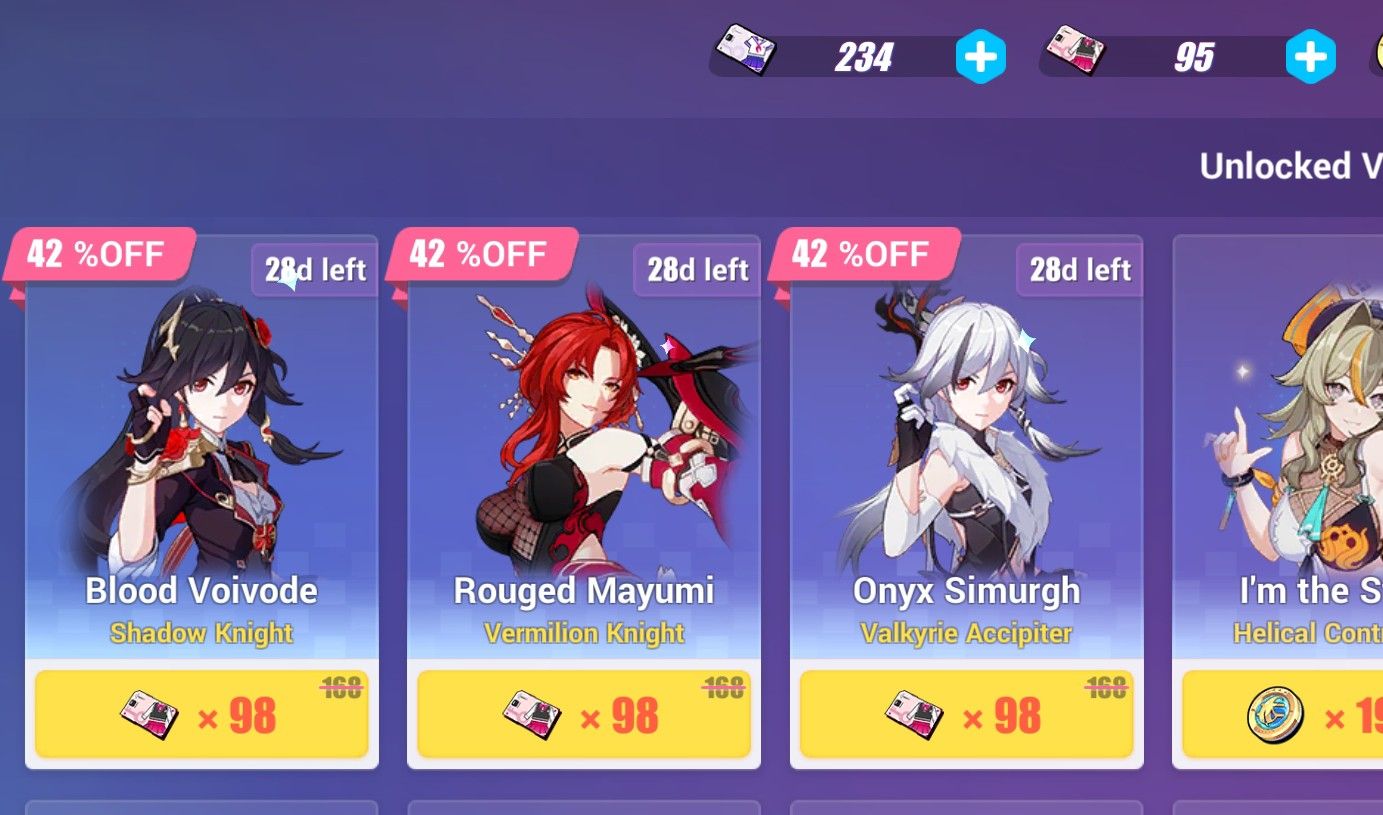
Task: Click the blue plus next to the 95 counter
Action: click(1311, 57)
